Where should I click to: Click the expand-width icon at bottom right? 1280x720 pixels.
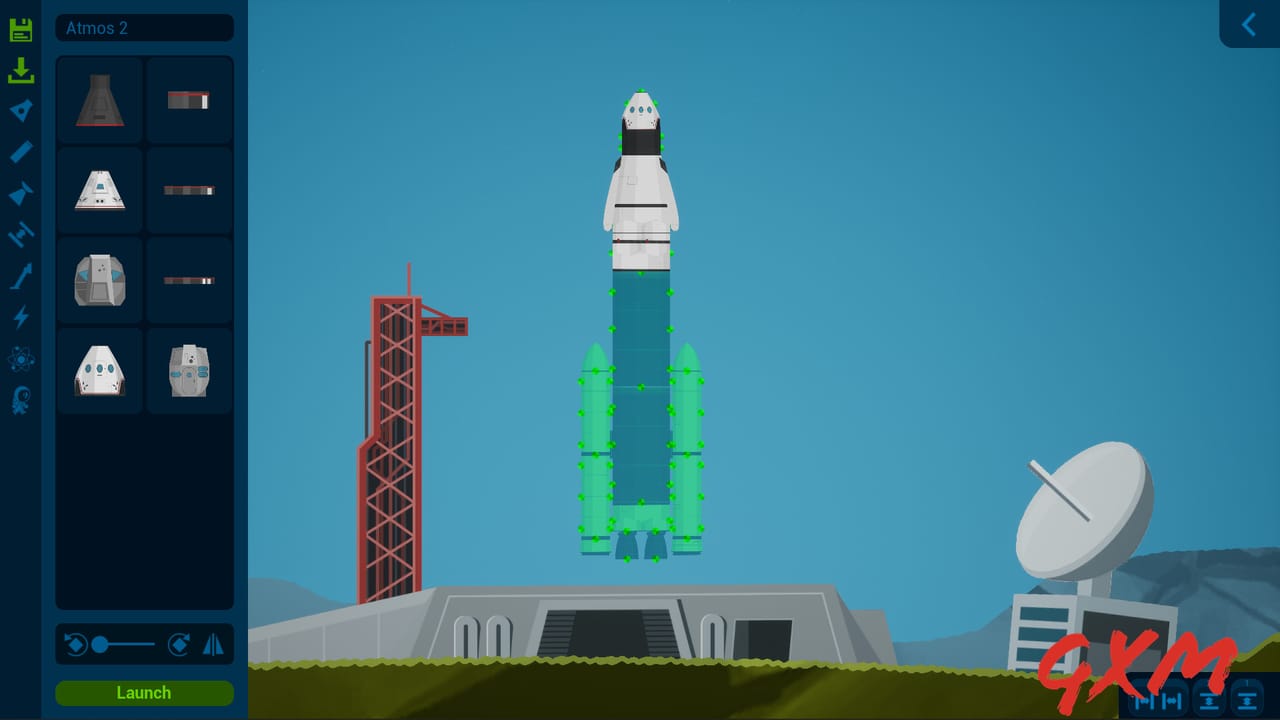1170,701
